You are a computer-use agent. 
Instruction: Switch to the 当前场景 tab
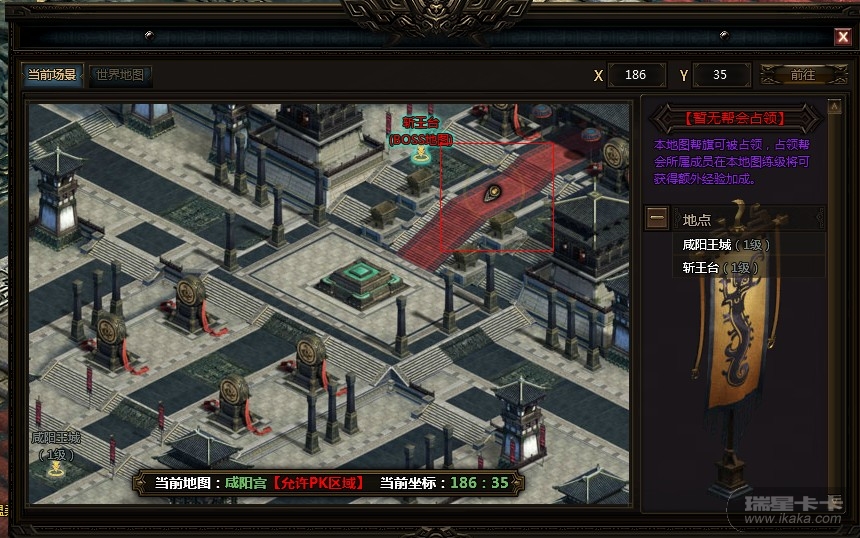[x=51, y=75]
